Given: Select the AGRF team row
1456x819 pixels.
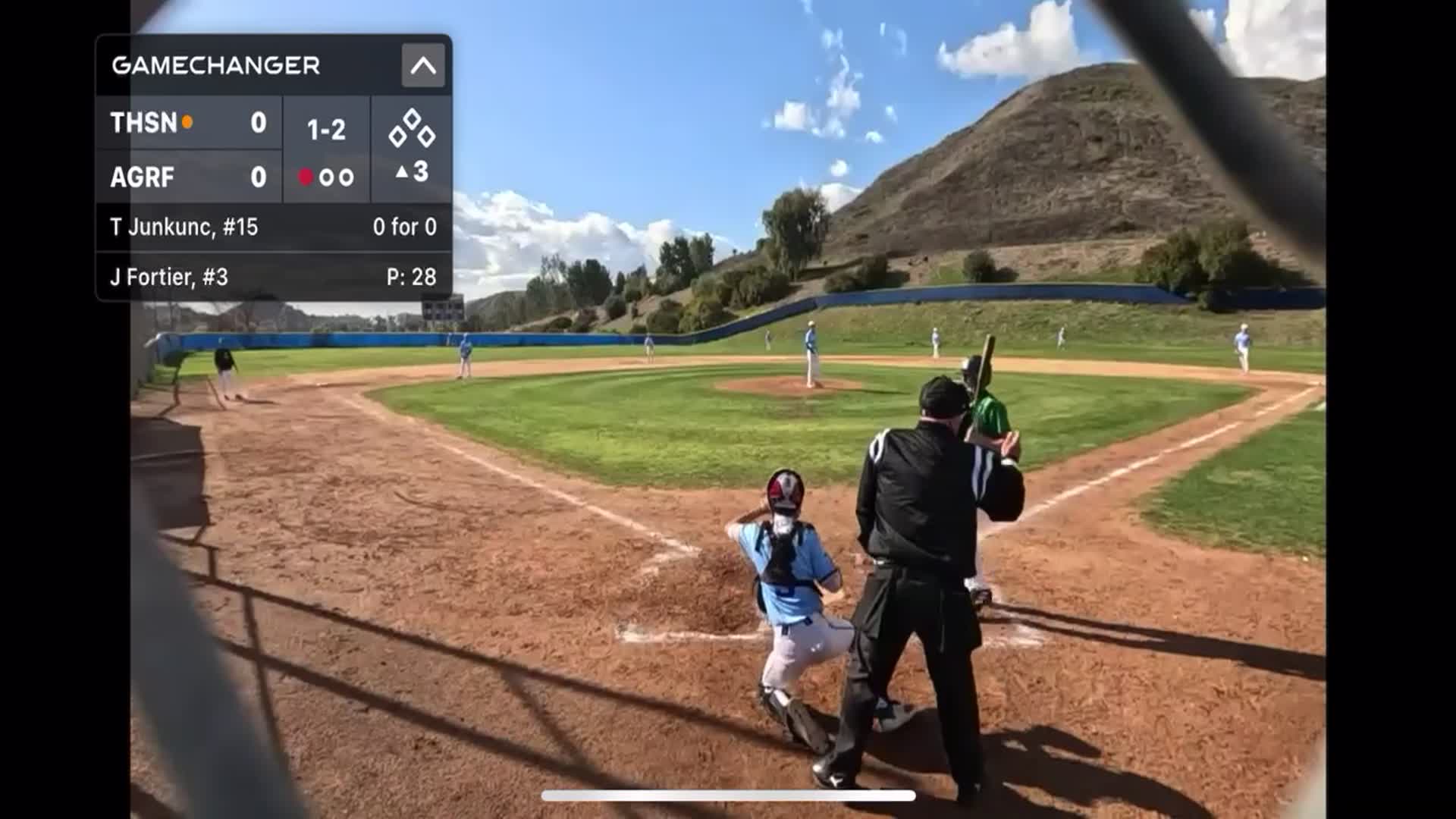Looking at the screenshot, I should [190, 176].
